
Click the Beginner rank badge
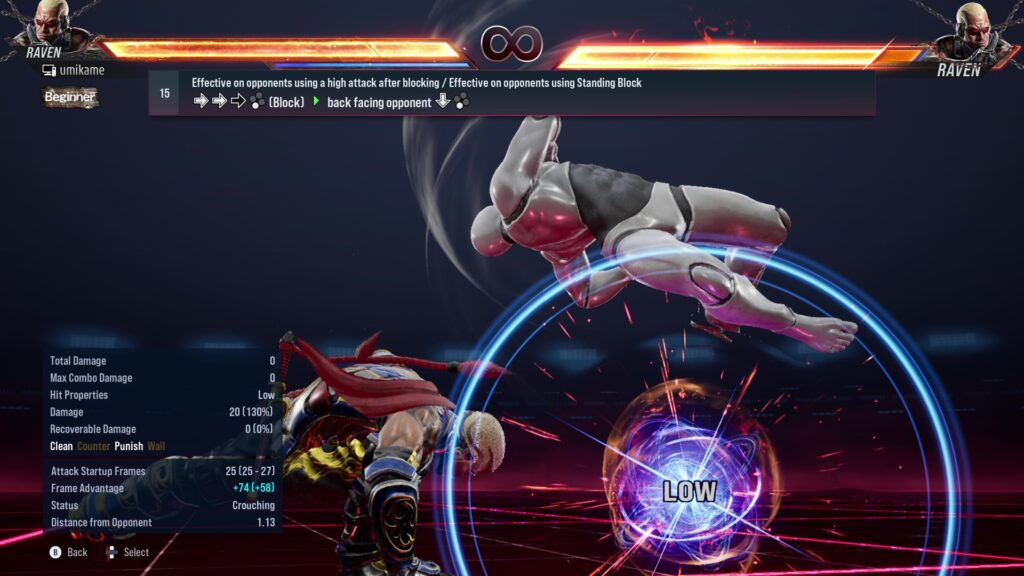tap(70, 97)
